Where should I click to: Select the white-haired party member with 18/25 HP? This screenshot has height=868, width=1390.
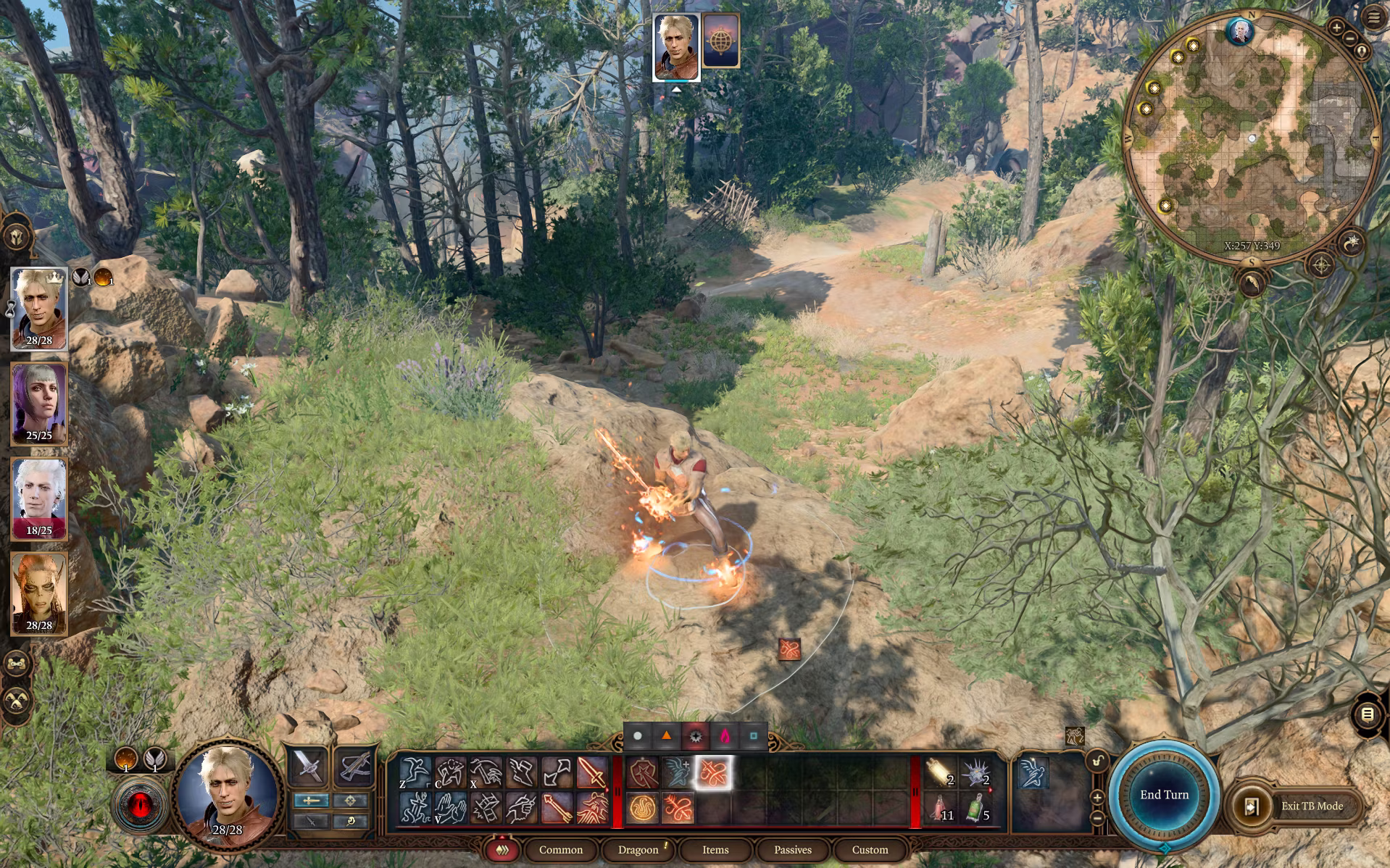pyautogui.click(x=39, y=499)
